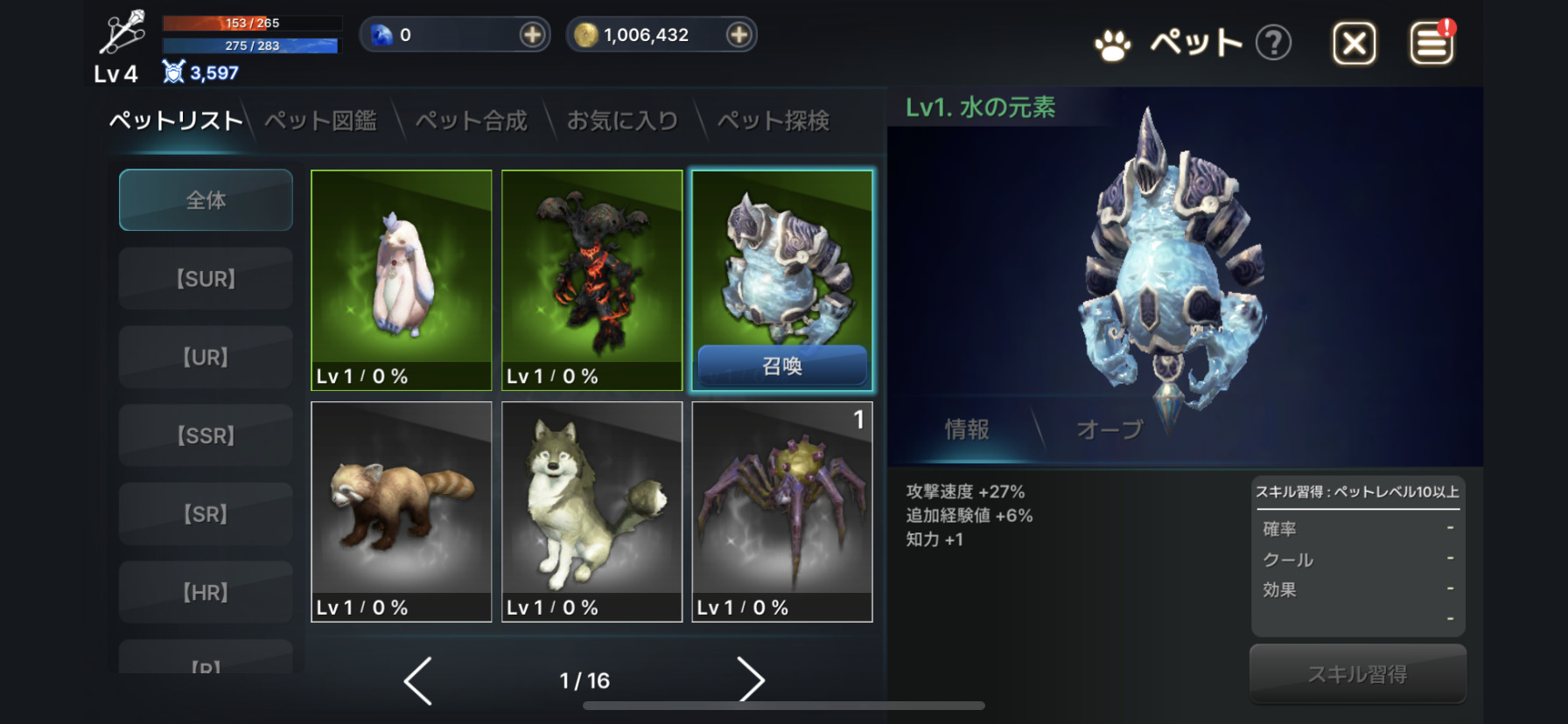Go to the next pet page
This screenshot has width=1568, height=724.
coord(750,680)
